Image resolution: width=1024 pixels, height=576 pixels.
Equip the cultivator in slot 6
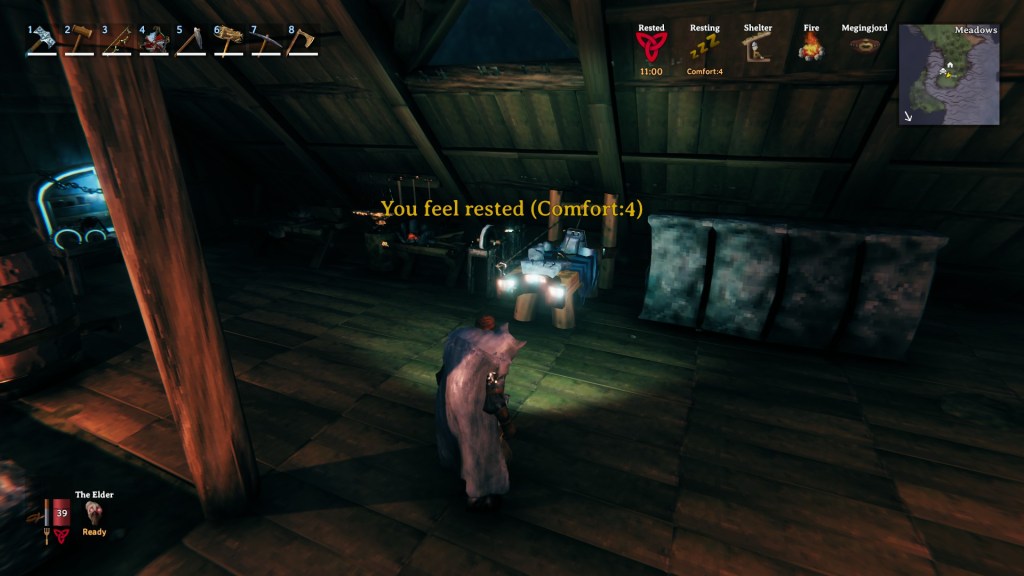click(x=229, y=40)
